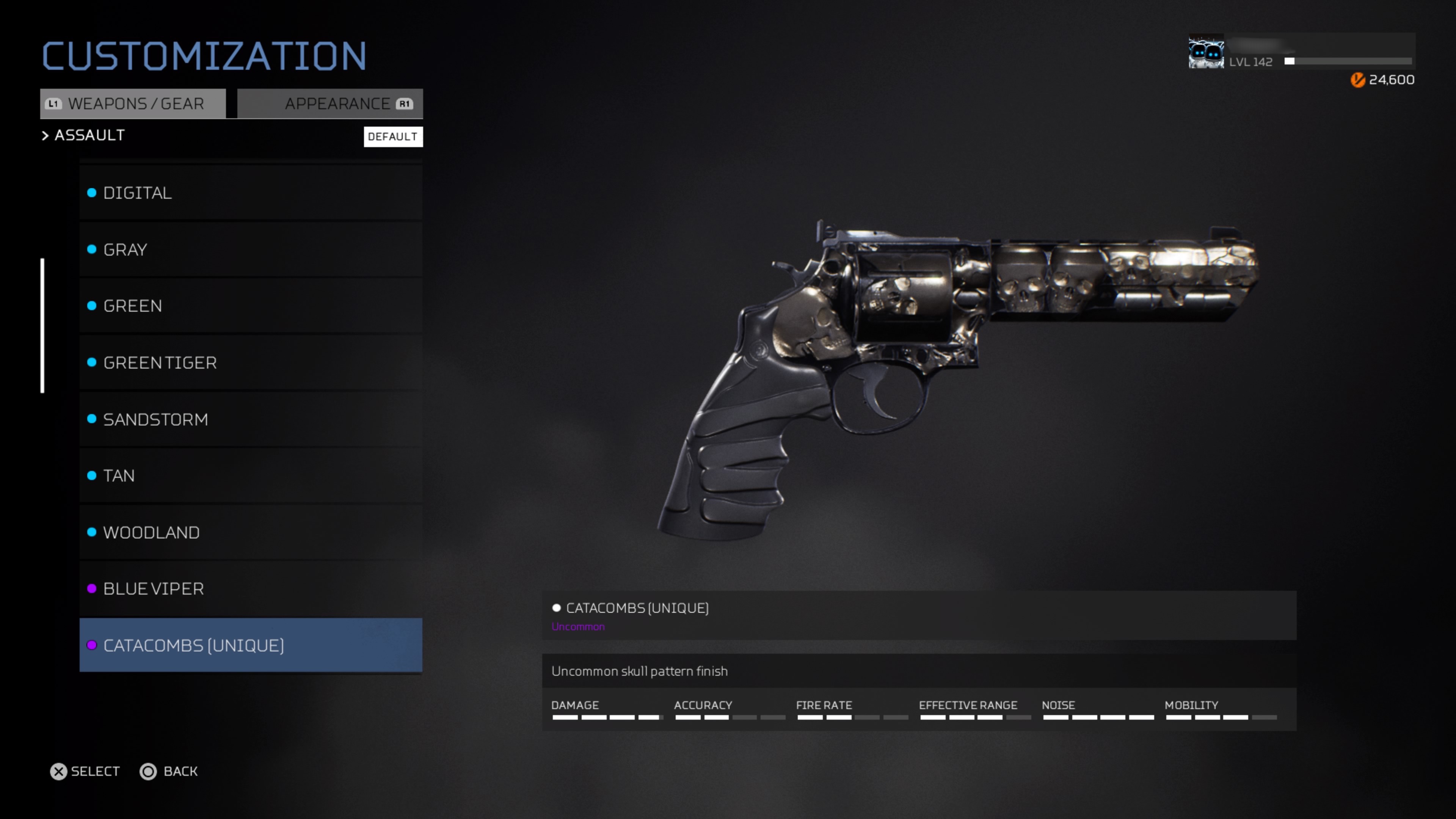The image size is (1456, 819).
Task: Apply the Green skin
Action: 250,306
